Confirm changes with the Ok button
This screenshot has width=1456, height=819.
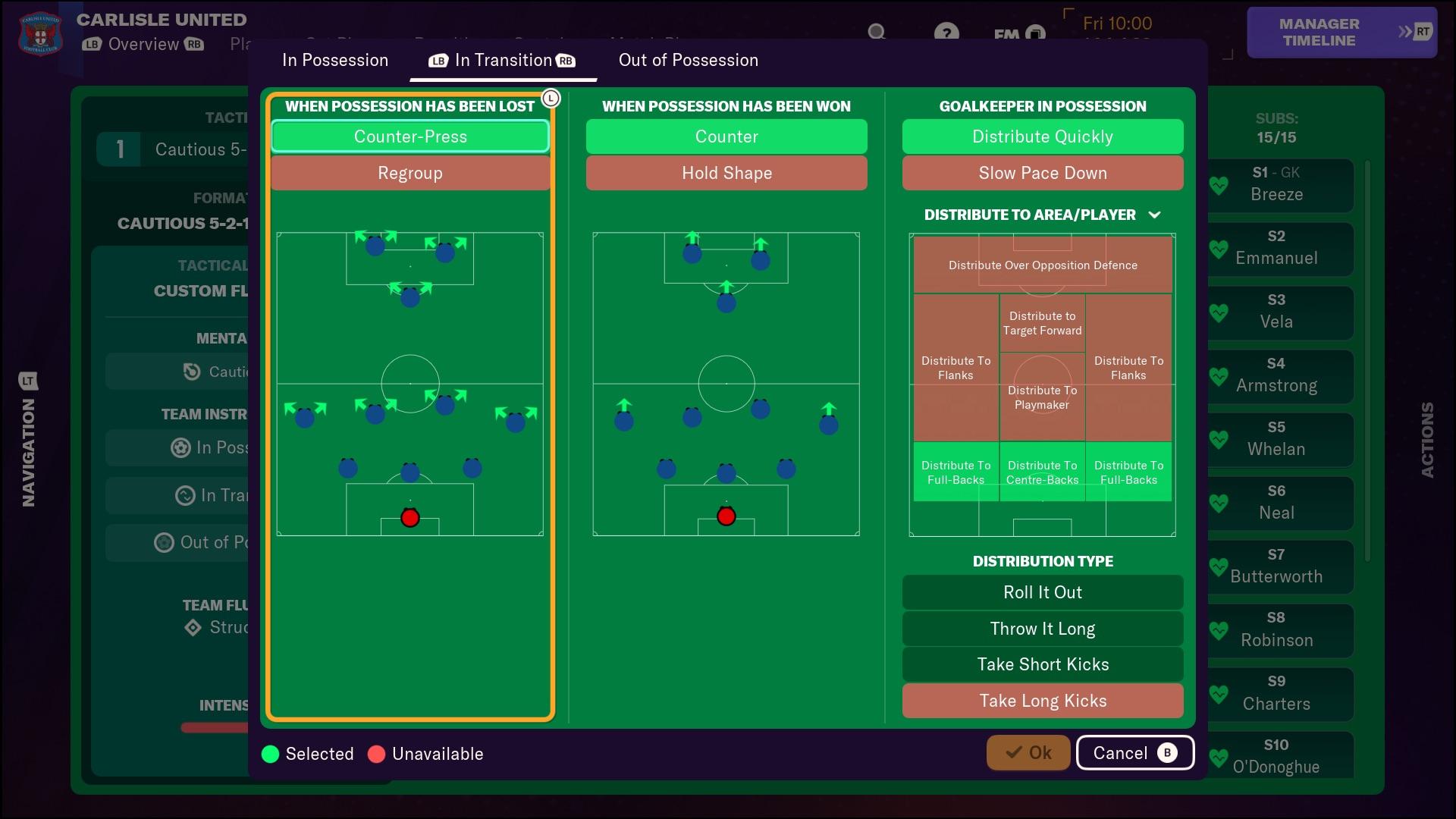[1028, 752]
